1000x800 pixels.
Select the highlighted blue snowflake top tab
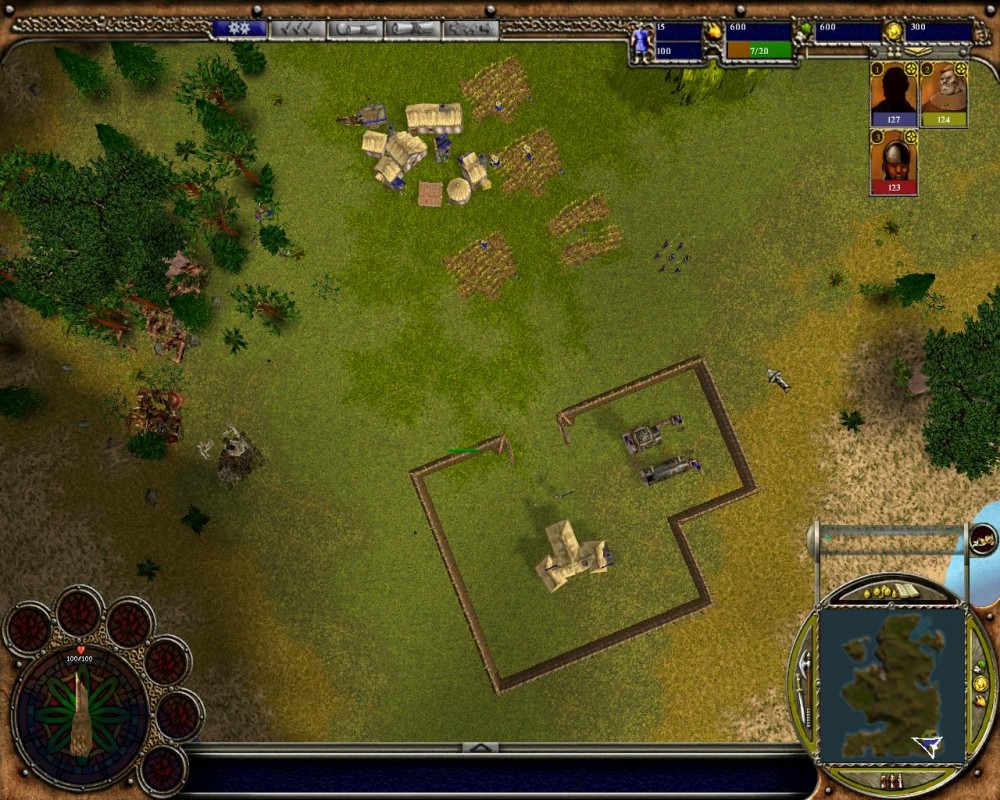click(240, 29)
